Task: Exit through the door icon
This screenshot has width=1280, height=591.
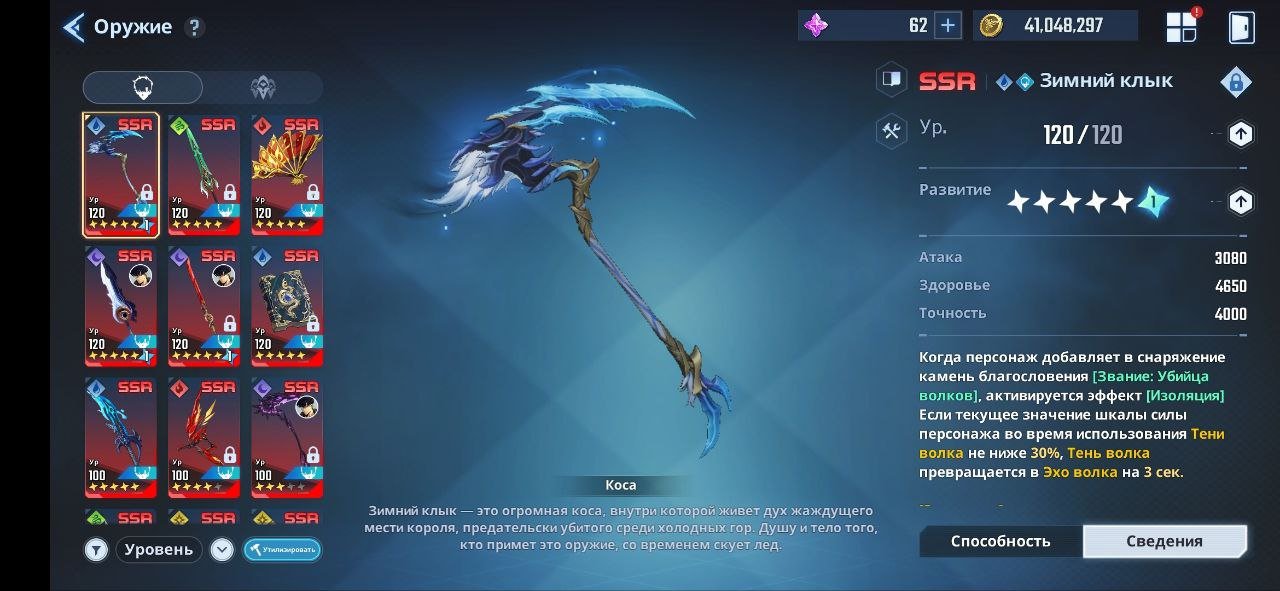Action: 1241,27
